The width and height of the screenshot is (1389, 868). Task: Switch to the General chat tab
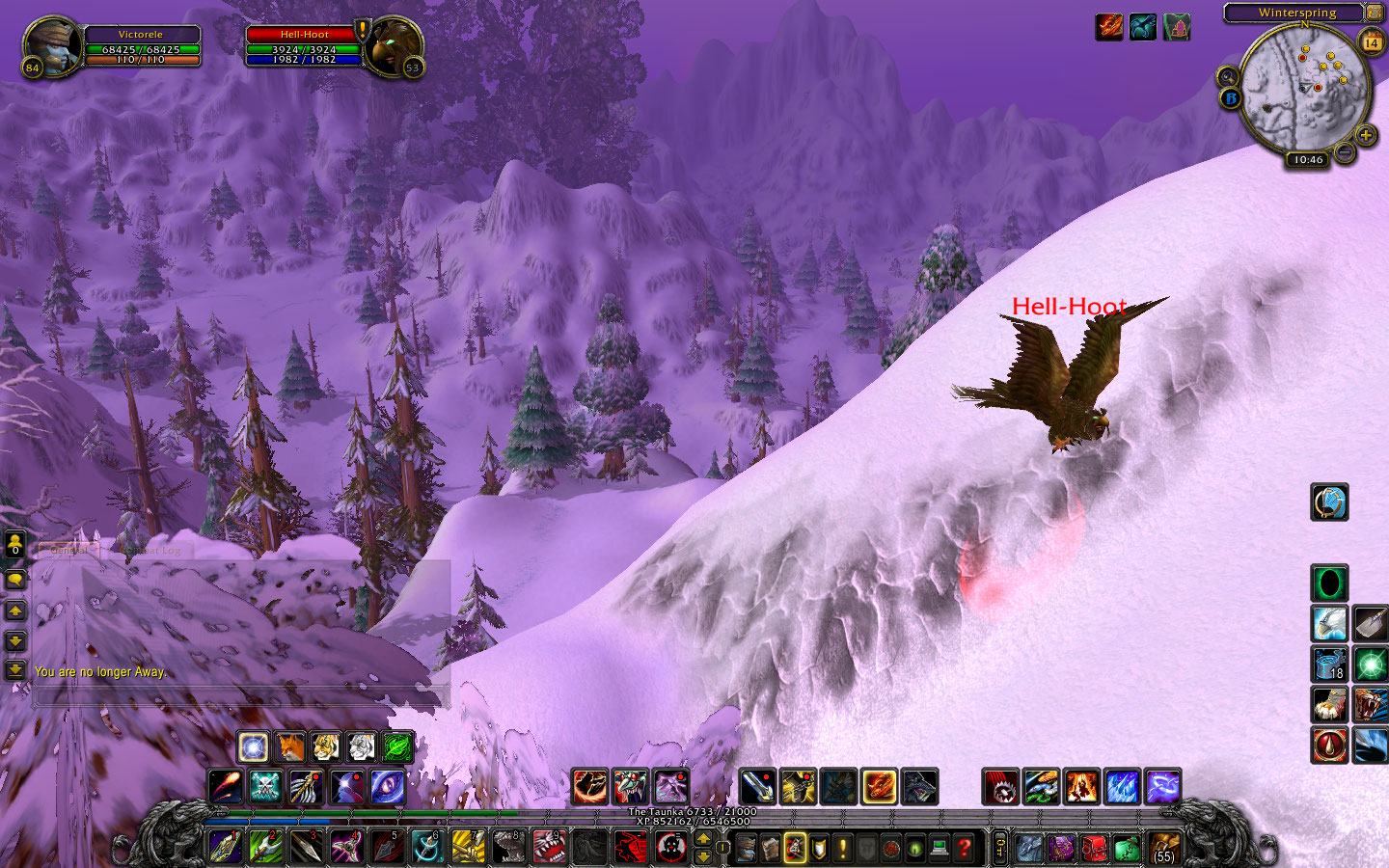[x=68, y=550]
